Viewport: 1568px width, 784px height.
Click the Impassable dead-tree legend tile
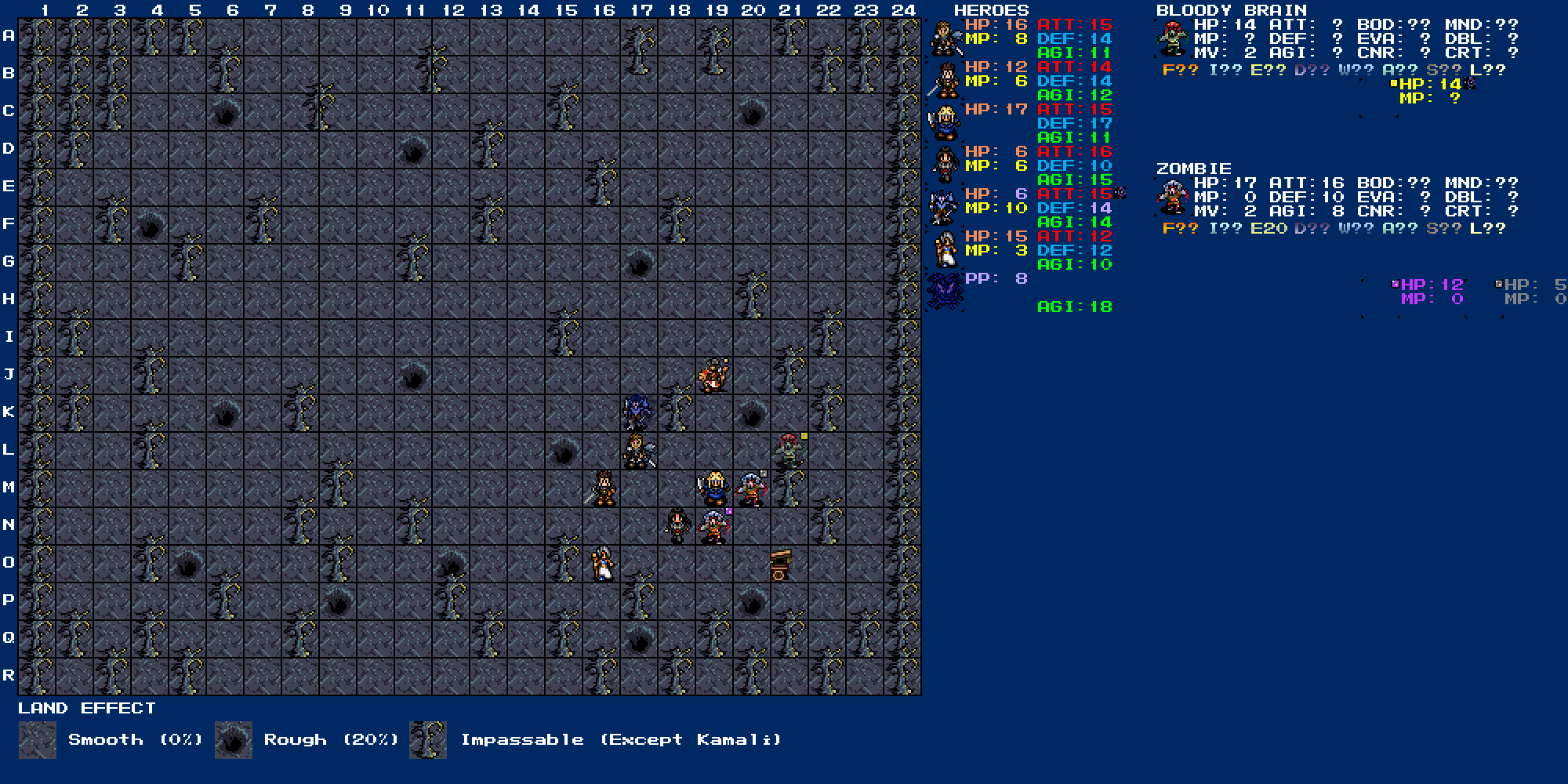point(428,740)
